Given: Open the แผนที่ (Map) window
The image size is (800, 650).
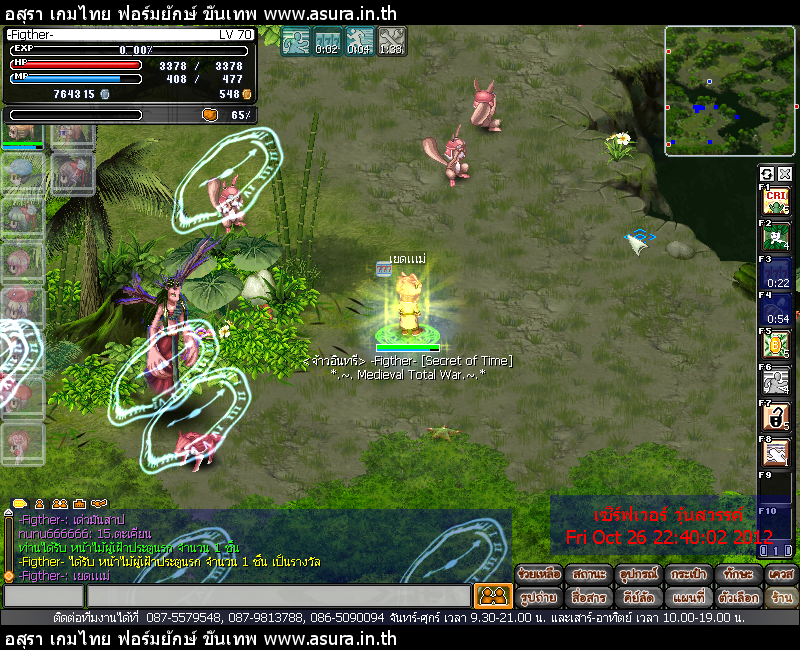Looking at the screenshot, I should point(688,597).
